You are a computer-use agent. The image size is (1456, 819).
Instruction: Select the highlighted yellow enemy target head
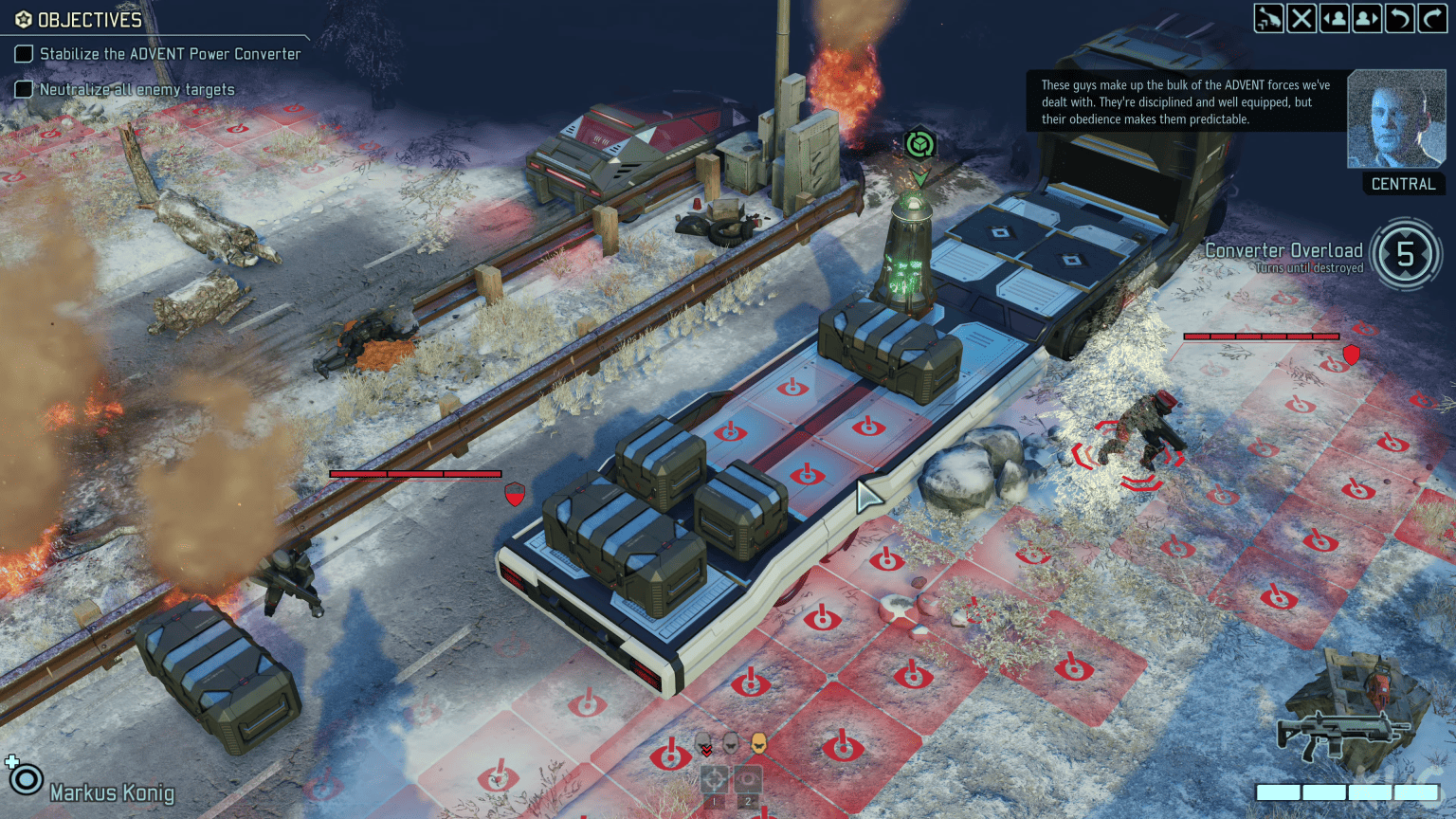coord(756,744)
